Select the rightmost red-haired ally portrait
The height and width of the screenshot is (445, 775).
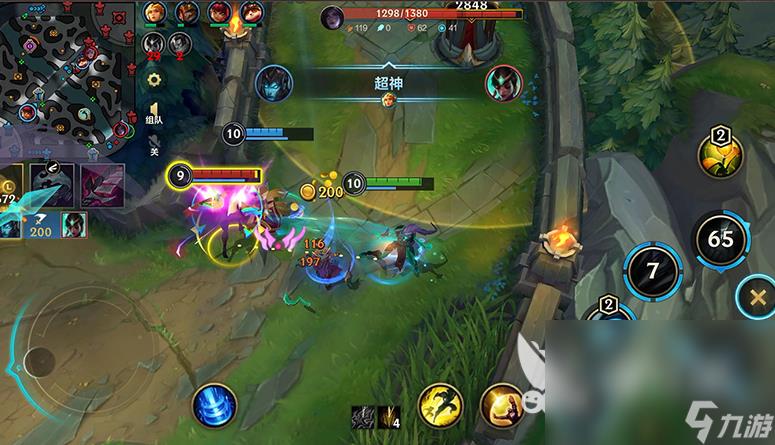pos(250,13)
